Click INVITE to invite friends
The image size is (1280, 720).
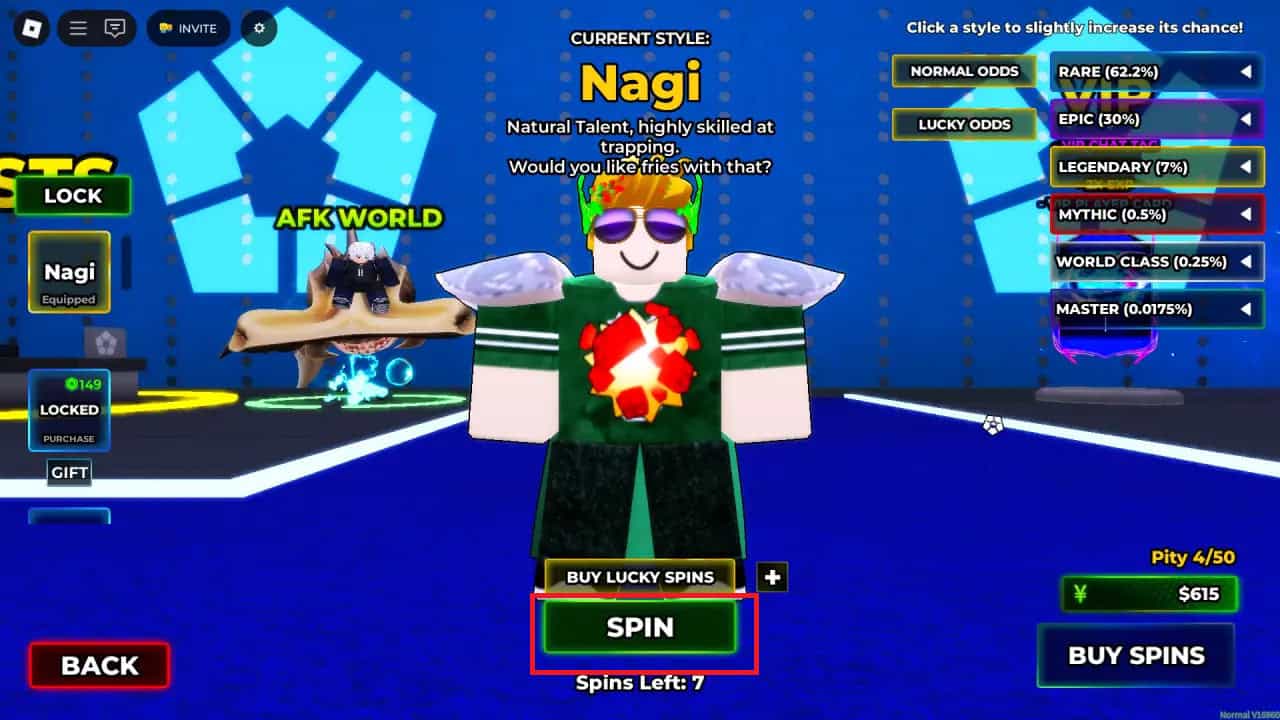tap(189, 28)
